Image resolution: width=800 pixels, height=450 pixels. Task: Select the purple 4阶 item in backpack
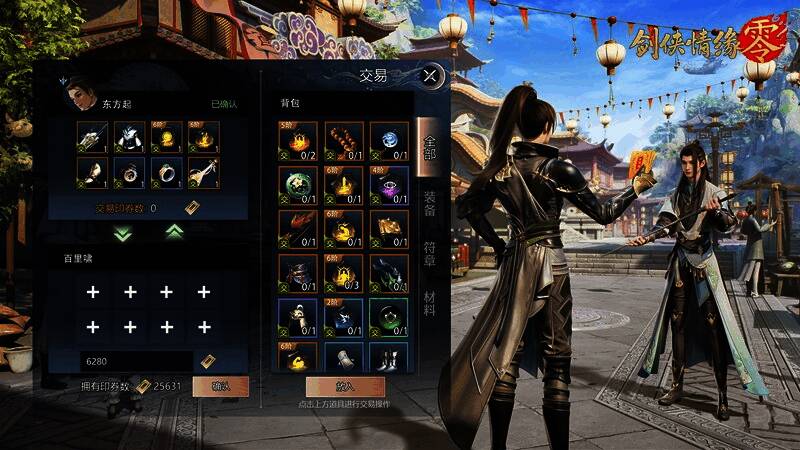(390, 185)
